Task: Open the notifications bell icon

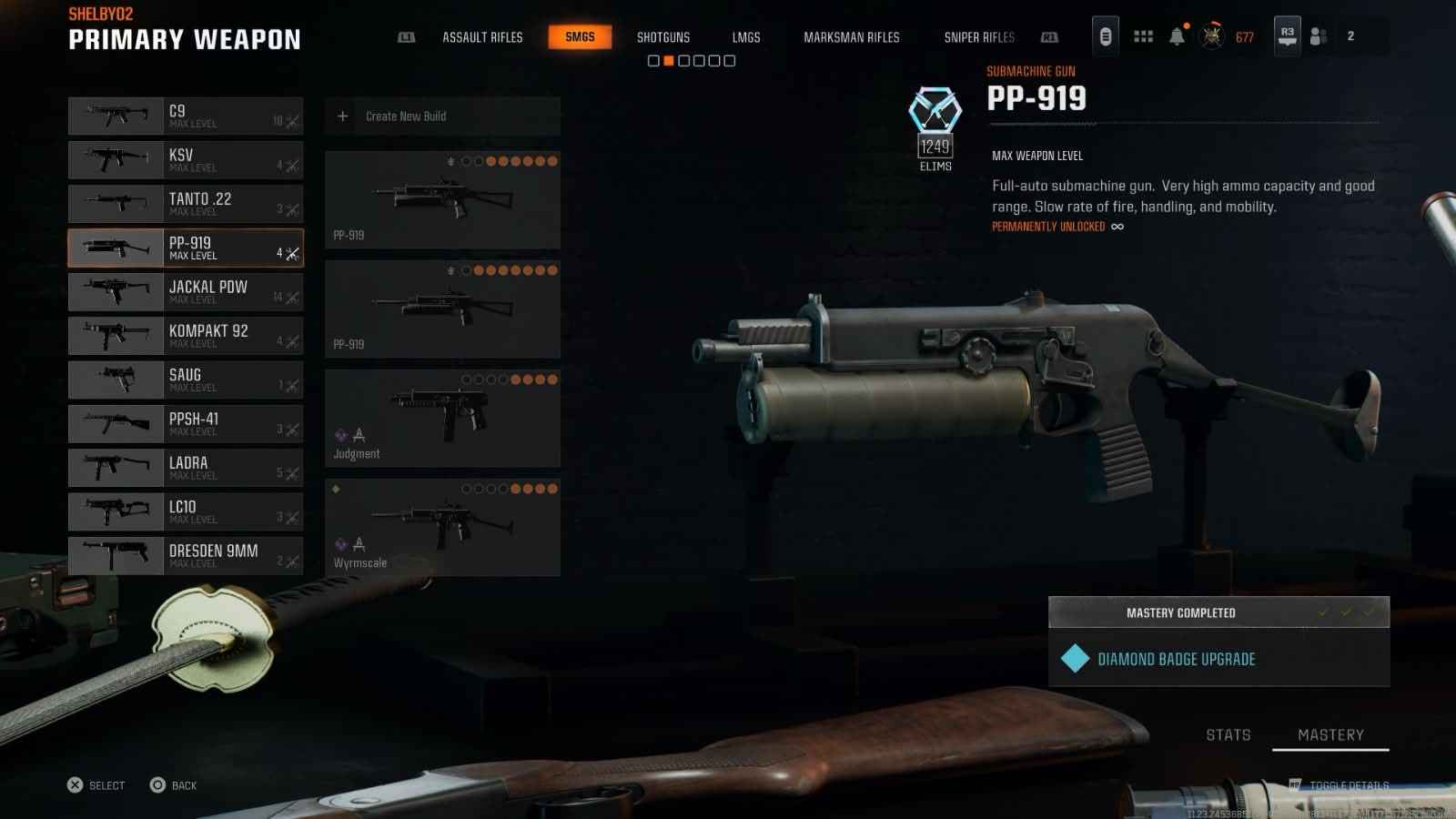Action: 1177,36
